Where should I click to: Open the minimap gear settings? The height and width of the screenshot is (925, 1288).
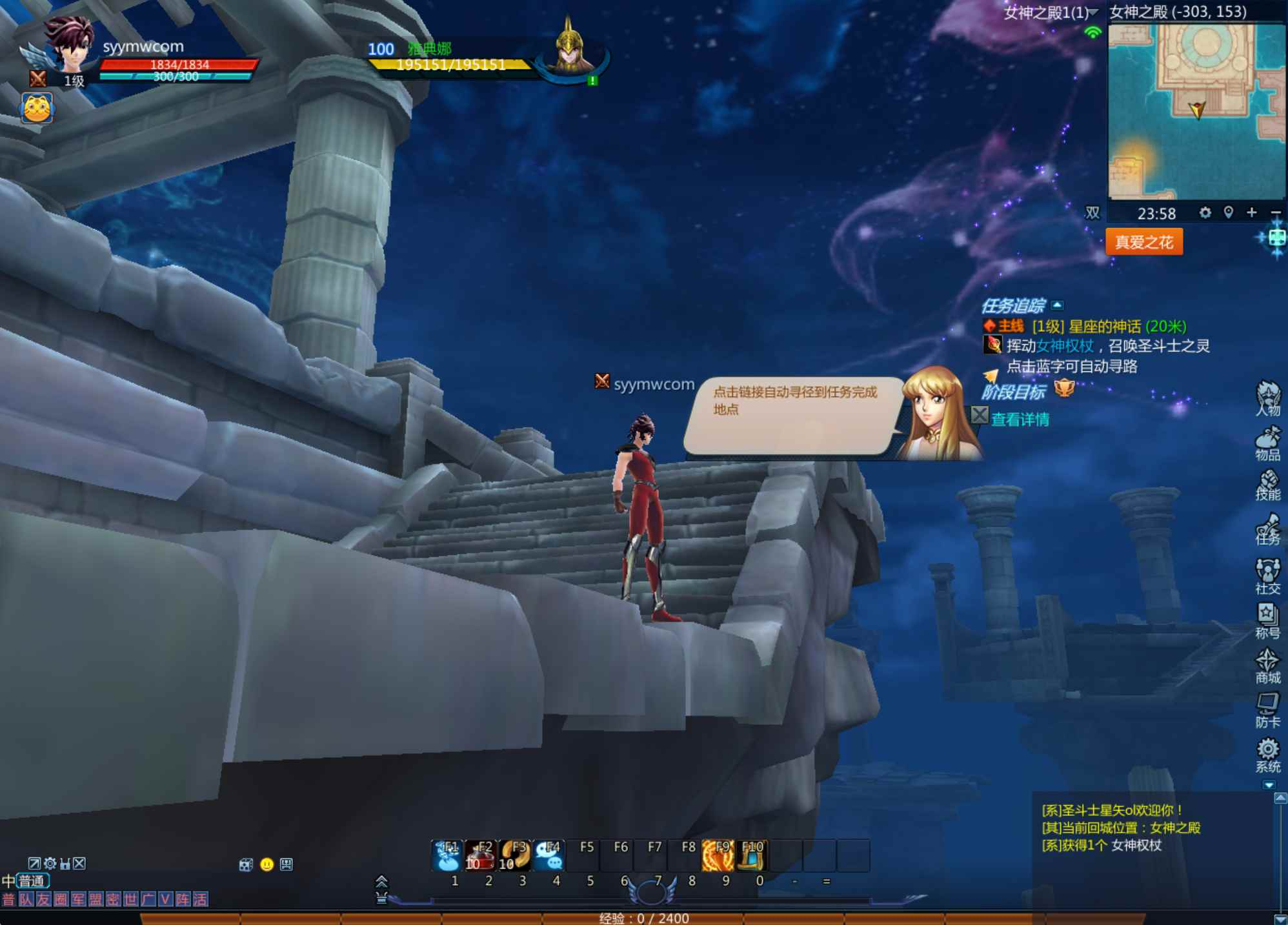point(1205,212)
